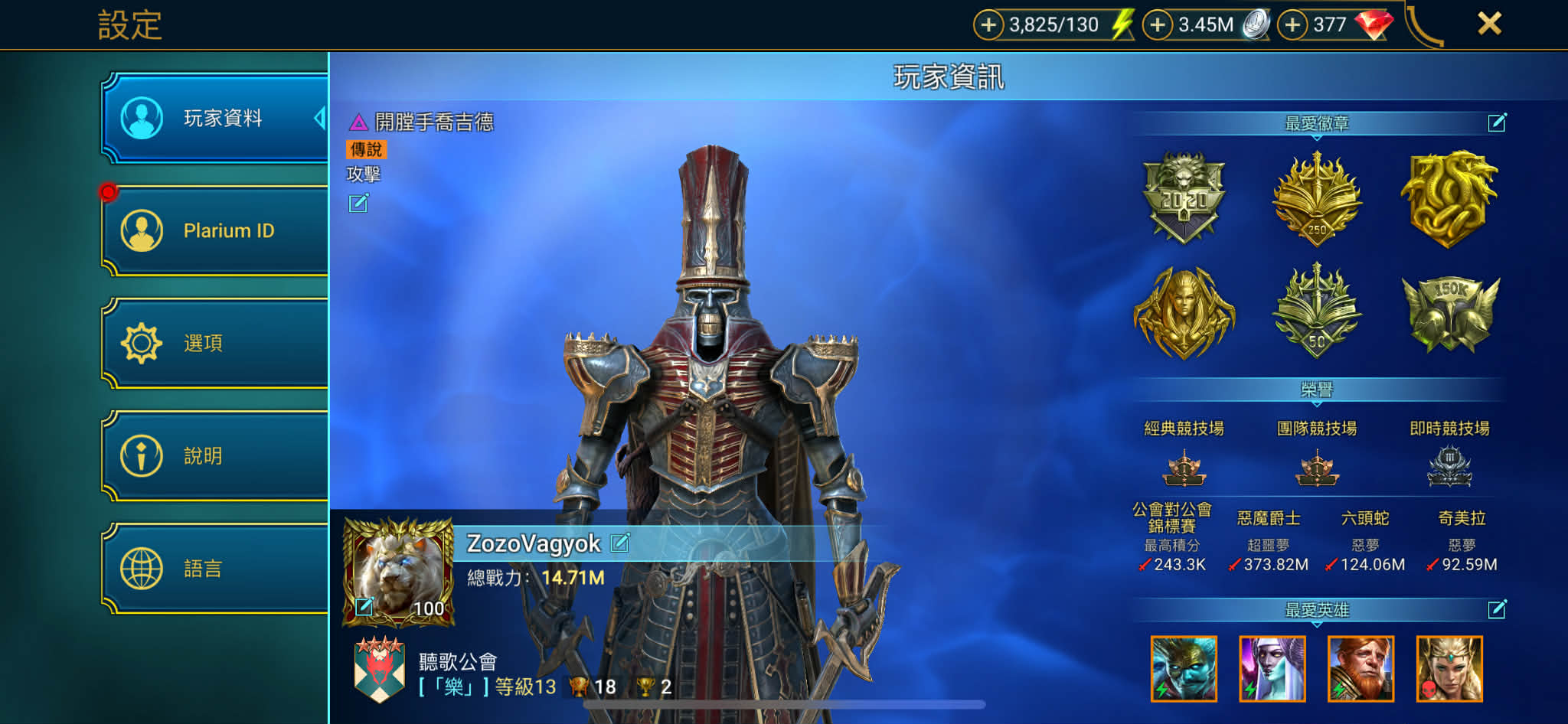1568x724 pixels.
Task: Add more energy with the plus button
Action: [988, 24]
